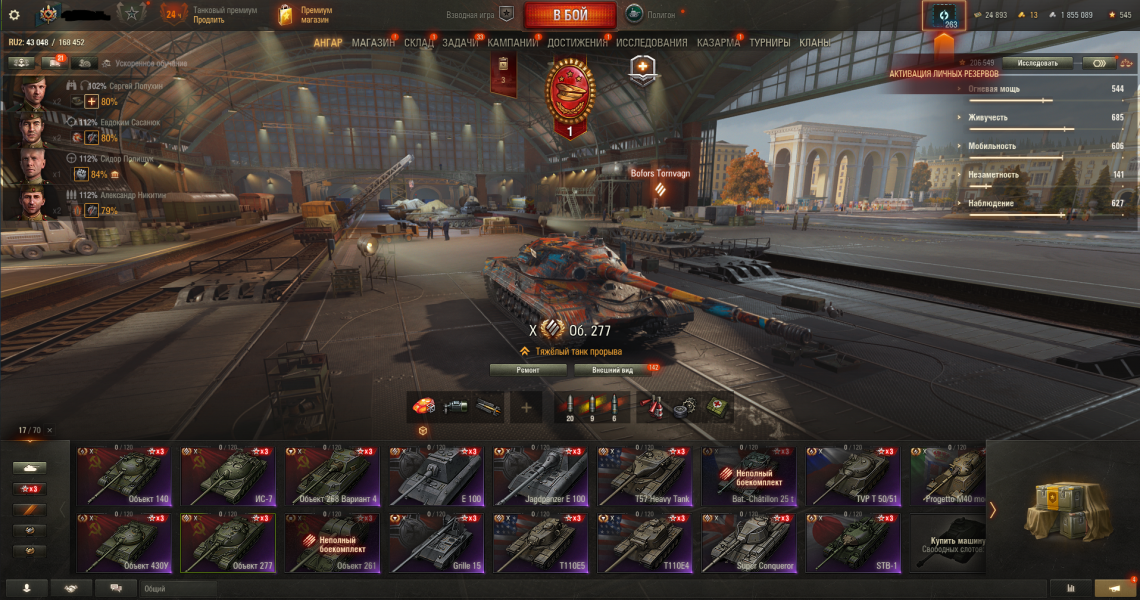
Task: Switch to the МАГАЗИН tab
Action: (x=373, y=43)
